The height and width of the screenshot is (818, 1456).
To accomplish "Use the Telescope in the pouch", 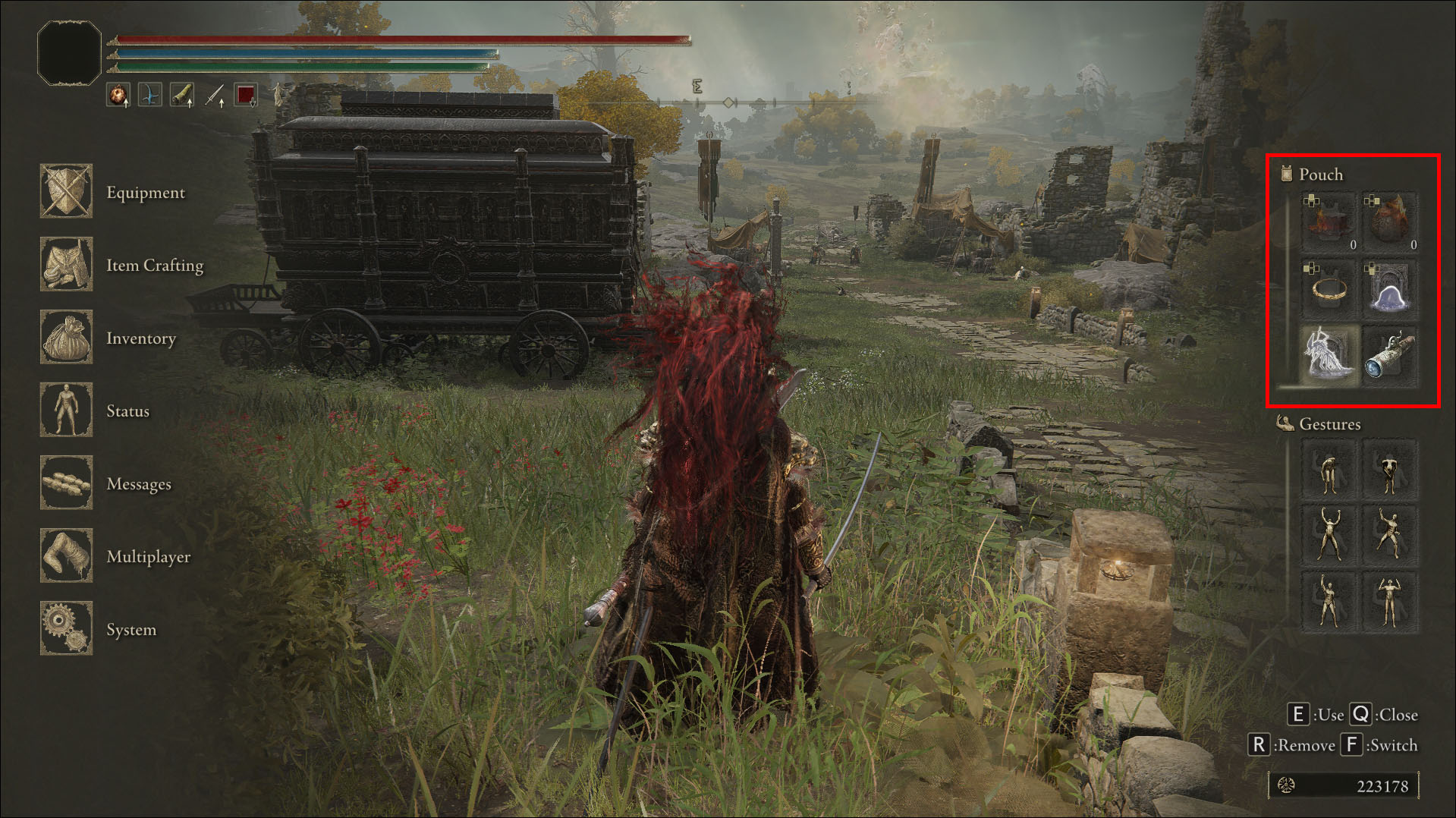I will (1389, 355).
